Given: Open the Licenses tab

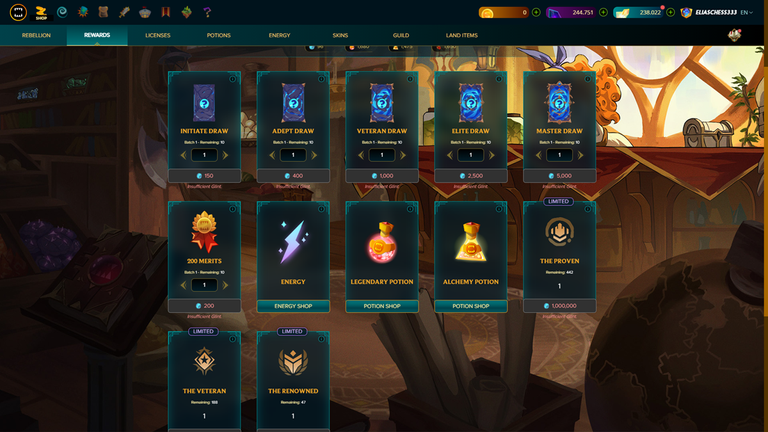Looking at the screenshot, I should (x=158, y=35).
